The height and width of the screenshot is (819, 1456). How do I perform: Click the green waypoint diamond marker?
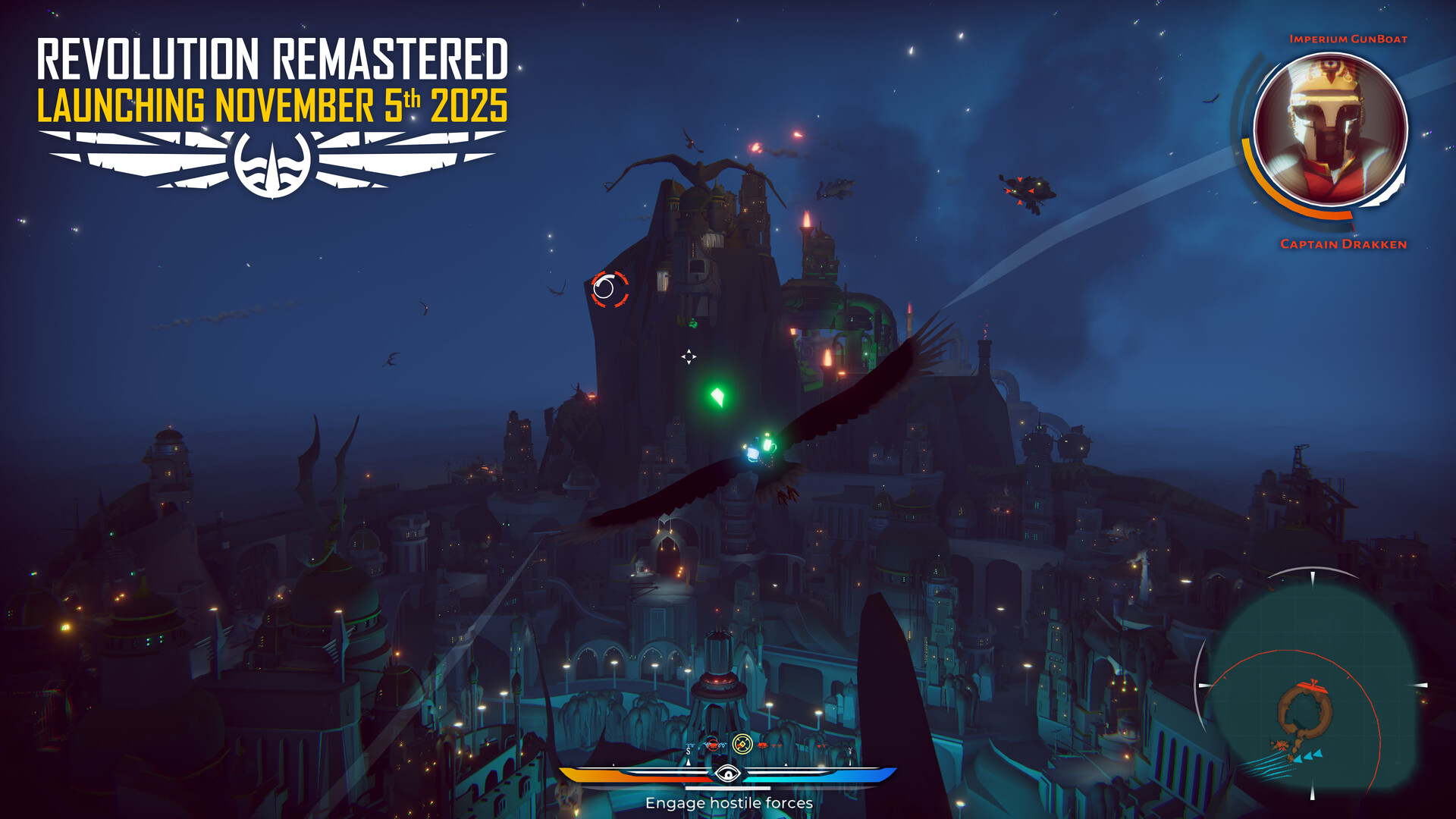click(x=716, y=397)
